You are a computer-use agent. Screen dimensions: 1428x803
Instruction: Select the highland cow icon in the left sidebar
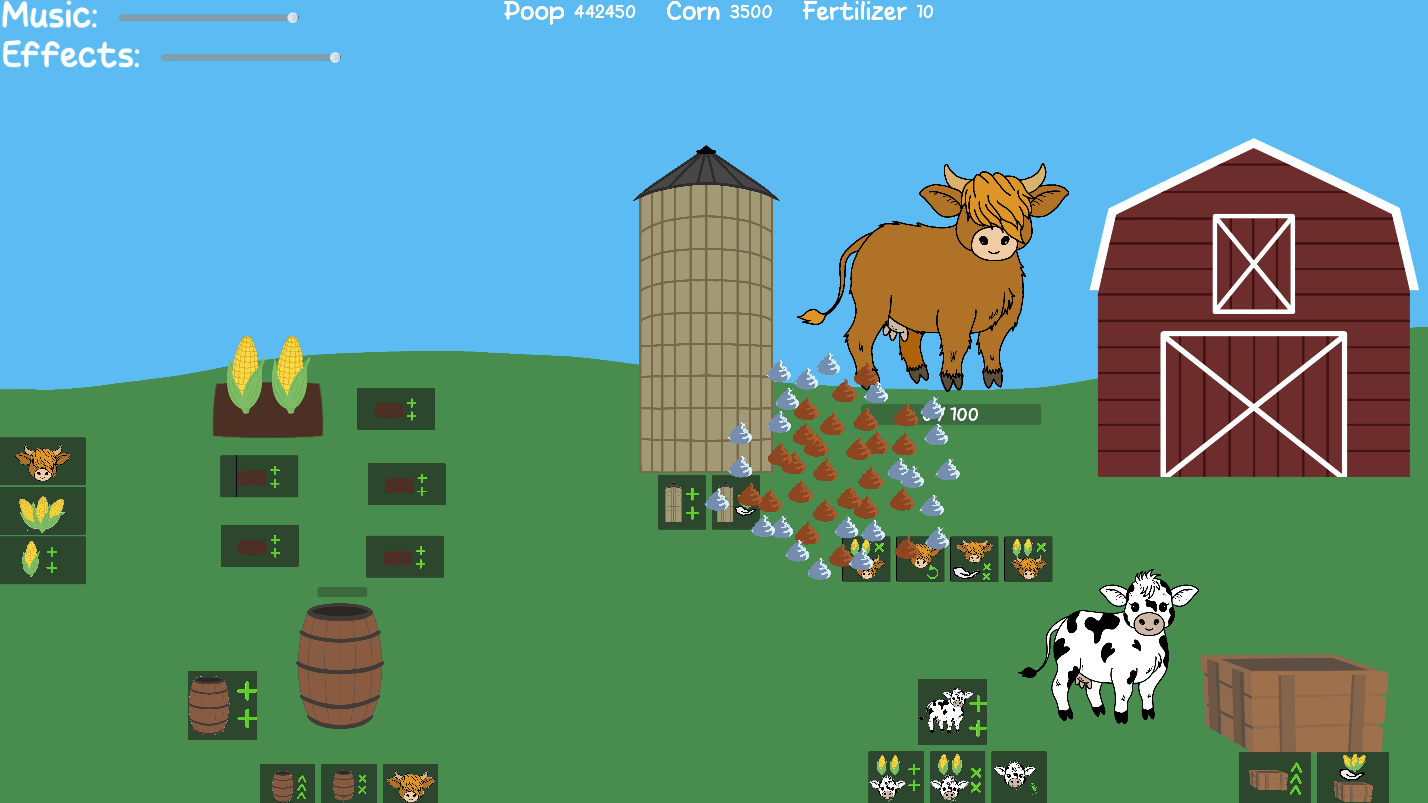43,461
